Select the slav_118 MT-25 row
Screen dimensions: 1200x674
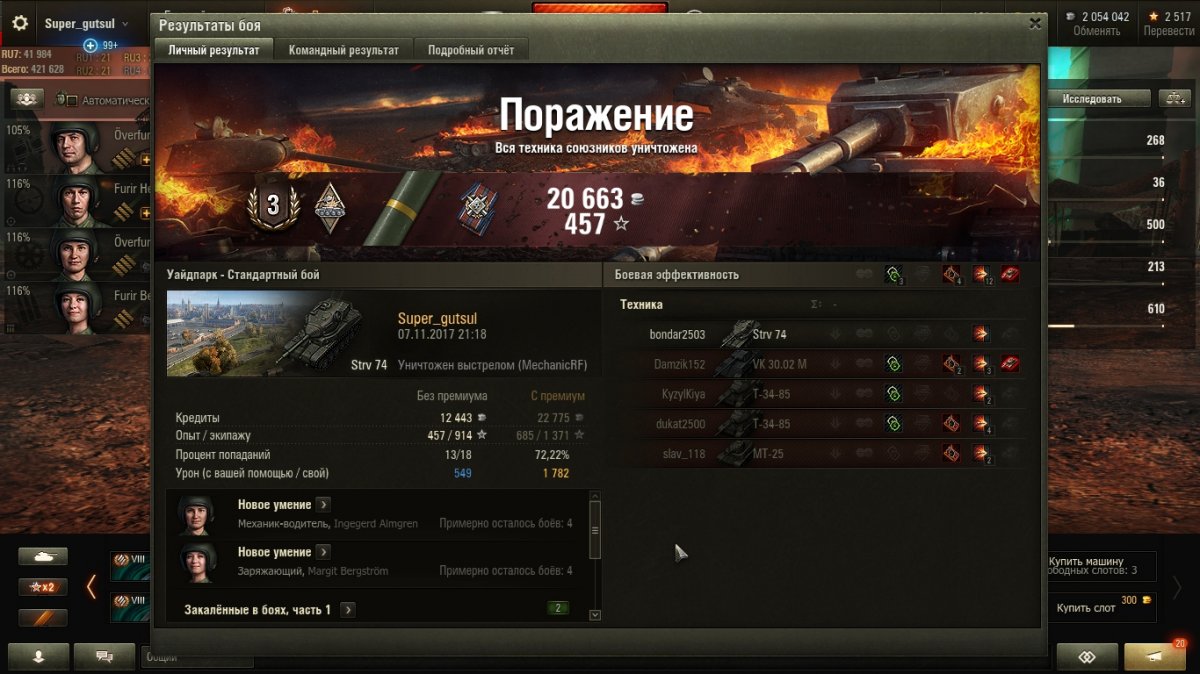click(x=820, y=454)
